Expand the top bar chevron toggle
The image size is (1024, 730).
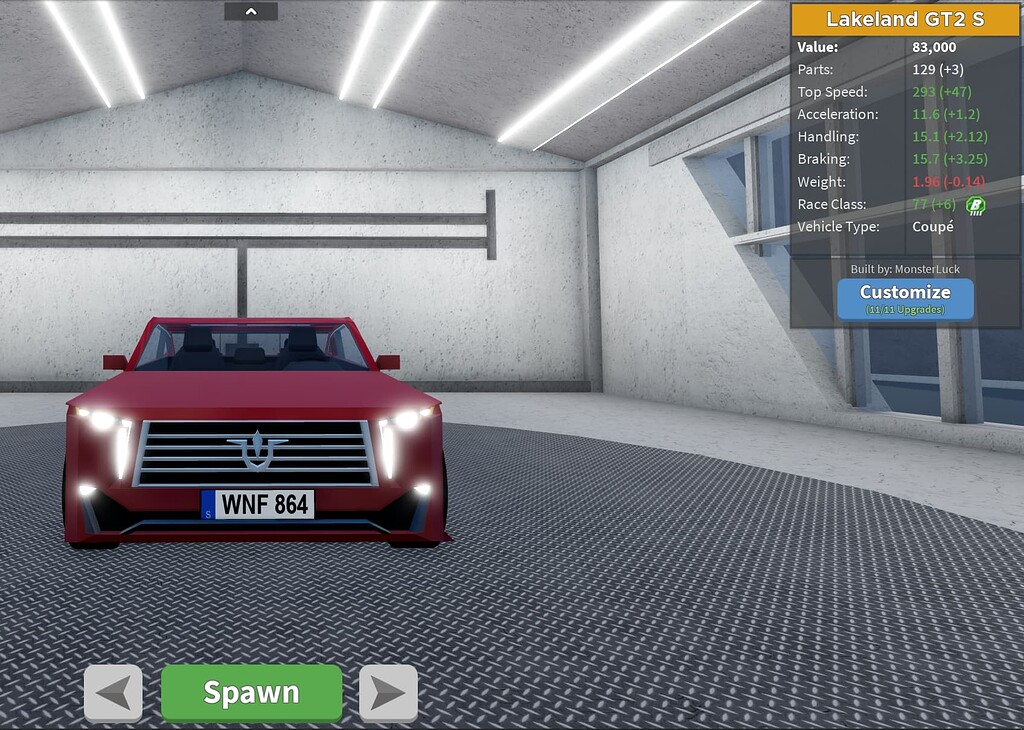coord(251,11)
